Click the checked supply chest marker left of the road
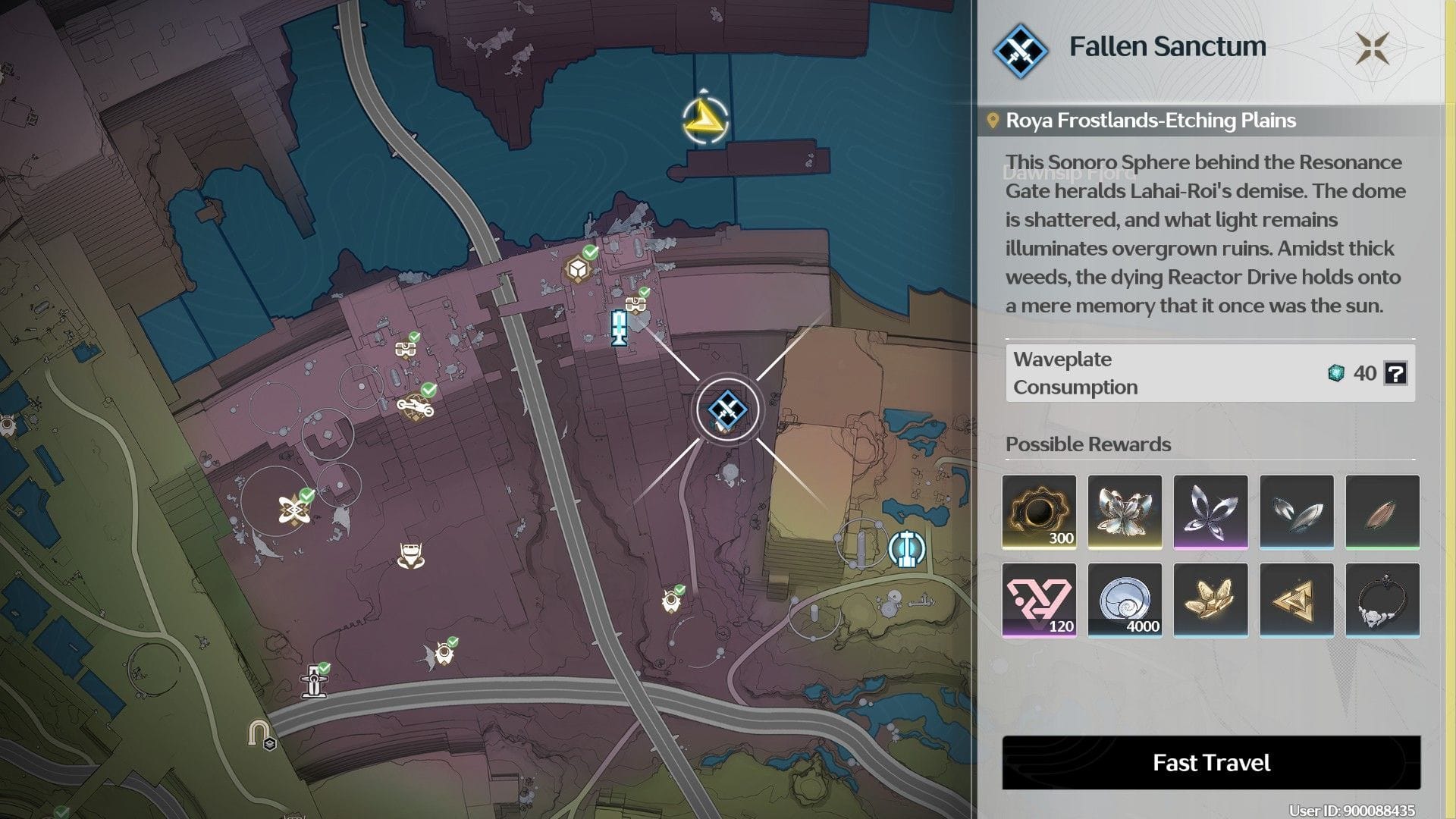1456x819 pixels. coord(406,349)
